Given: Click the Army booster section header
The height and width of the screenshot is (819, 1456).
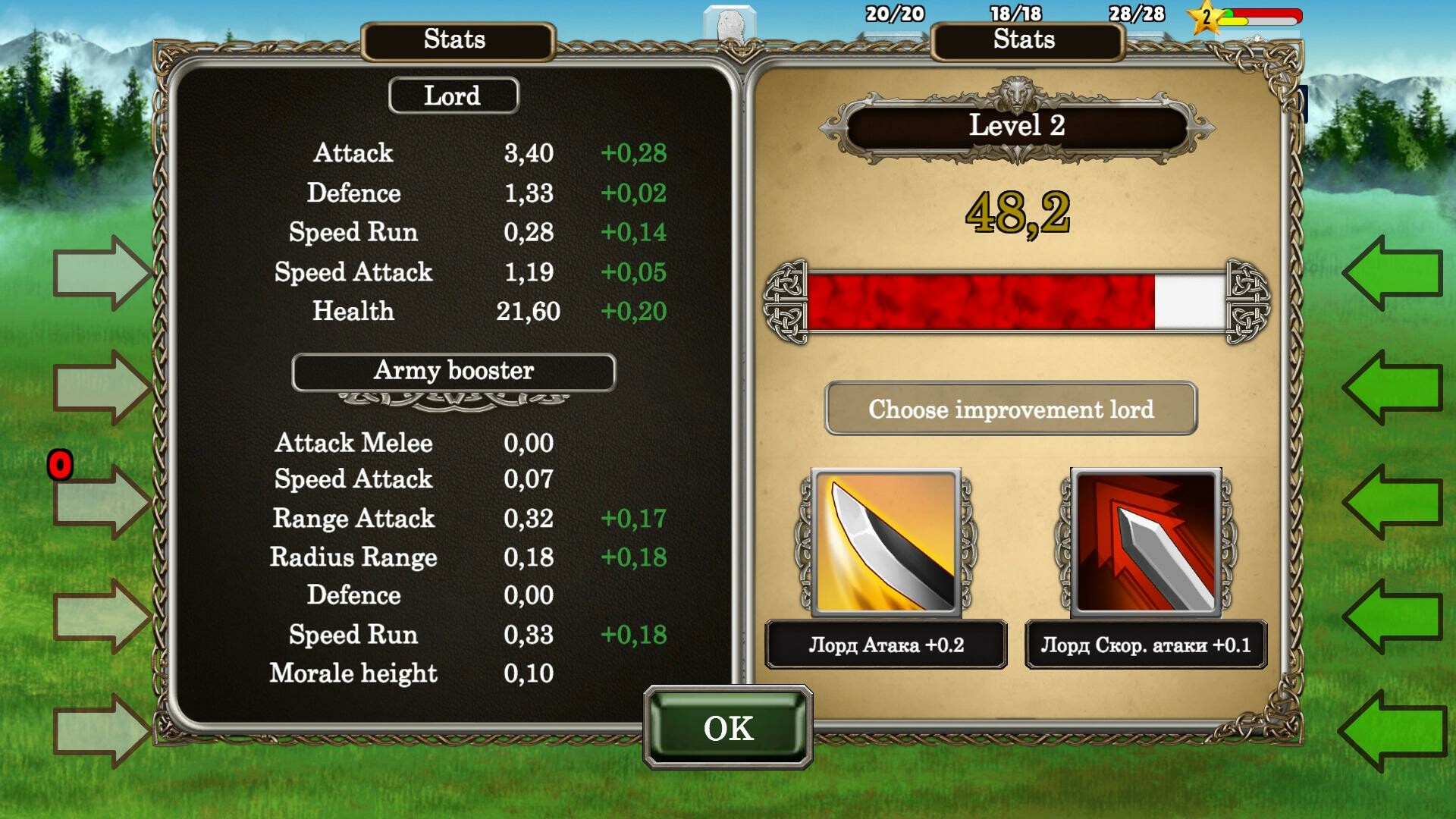Looking at the screenshot, I should (x=454, y=371).
